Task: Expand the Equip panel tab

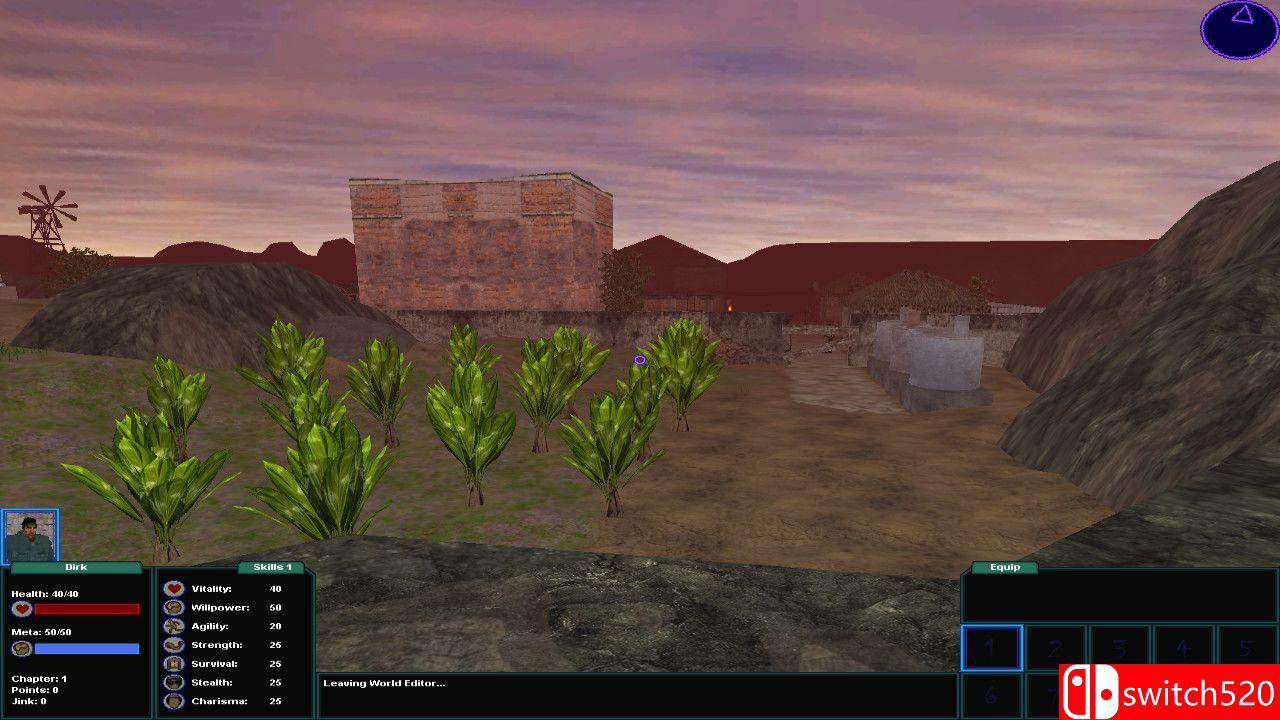Action: pyautogui.click(x=1003, y=567)
